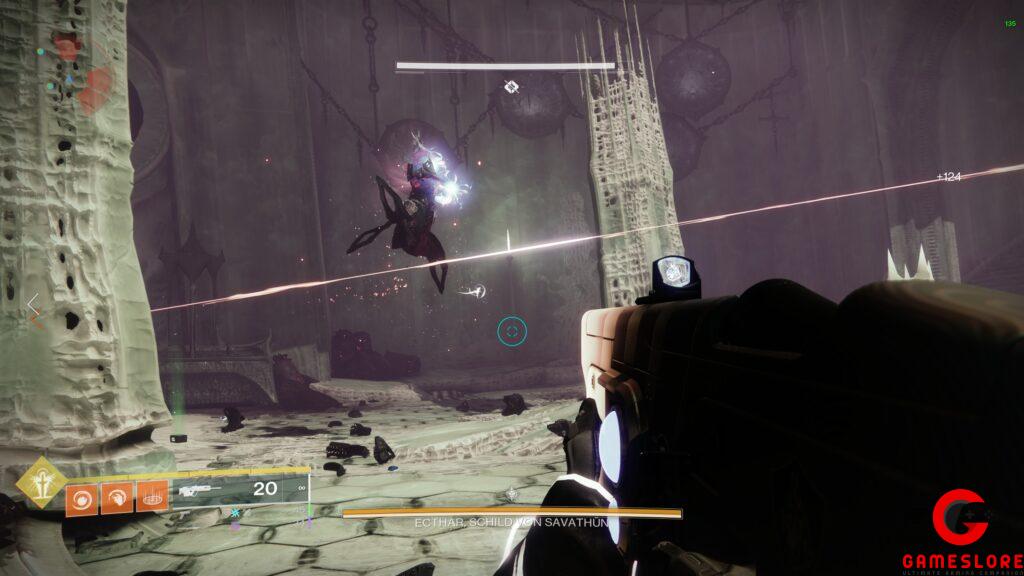Image resolution: width=1024 pixels, height=576 pixels.
Task: Use the fist melee ability icon
Action: (117, 495)
